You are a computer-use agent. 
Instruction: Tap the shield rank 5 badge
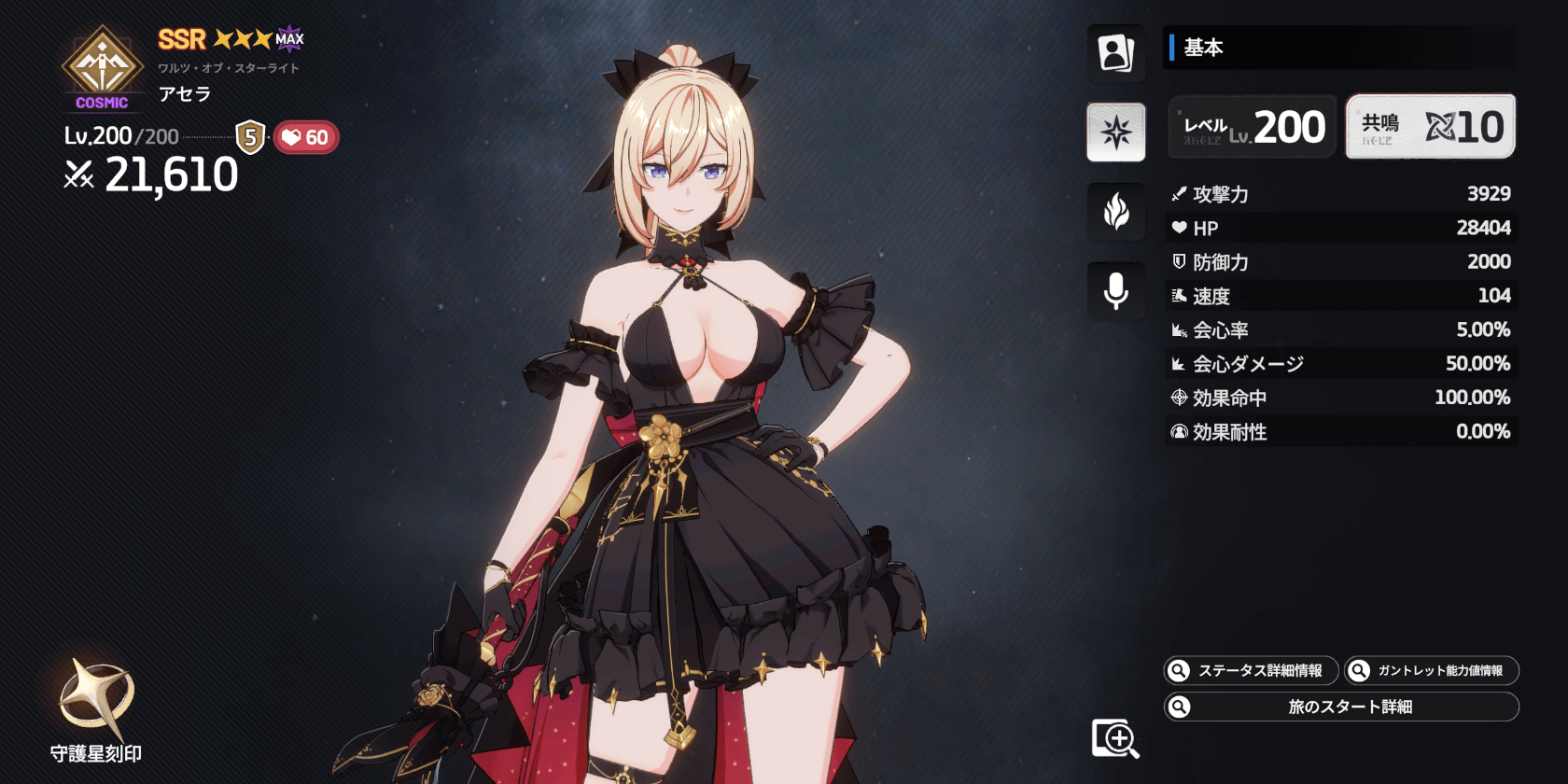click(250, 137)
